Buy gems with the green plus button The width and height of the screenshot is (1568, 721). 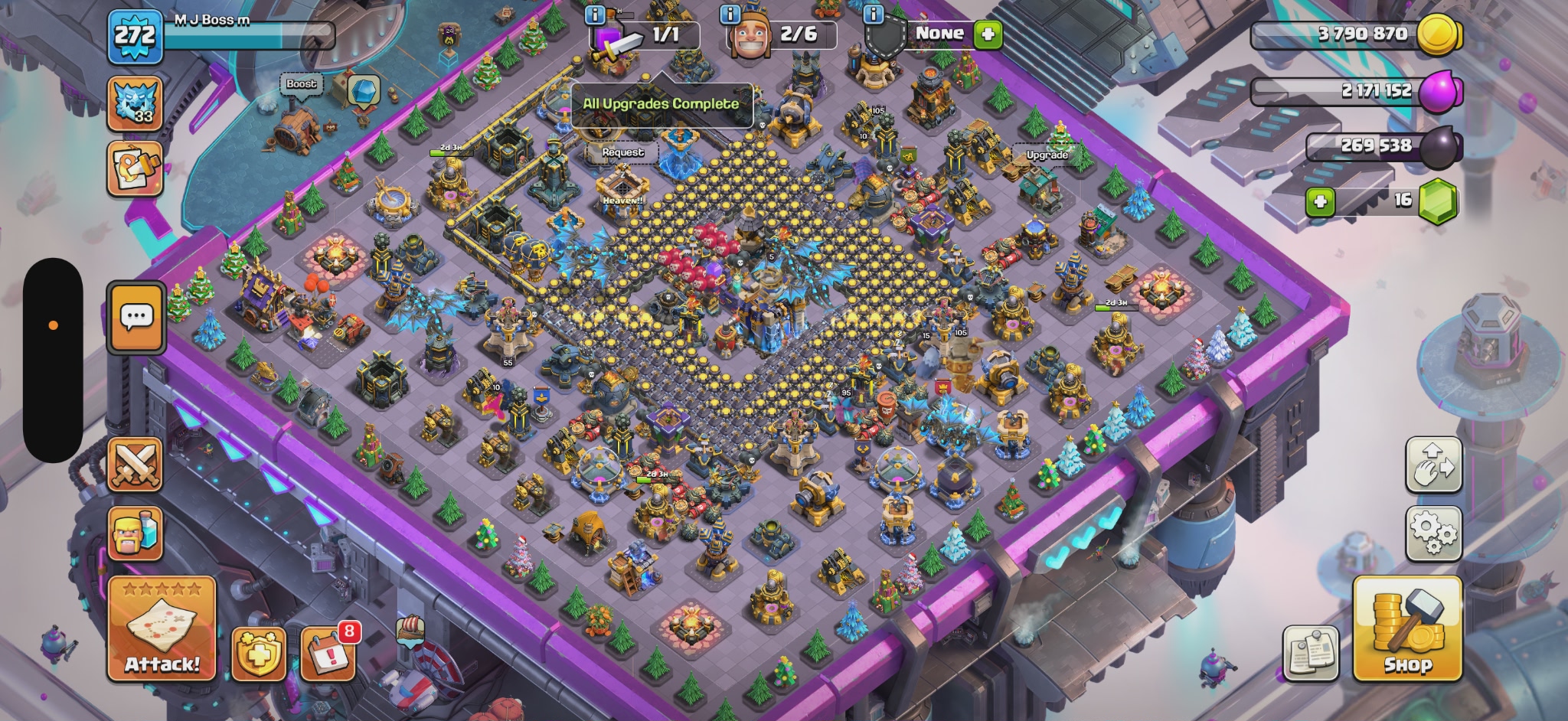click(x=1320, y=201)
